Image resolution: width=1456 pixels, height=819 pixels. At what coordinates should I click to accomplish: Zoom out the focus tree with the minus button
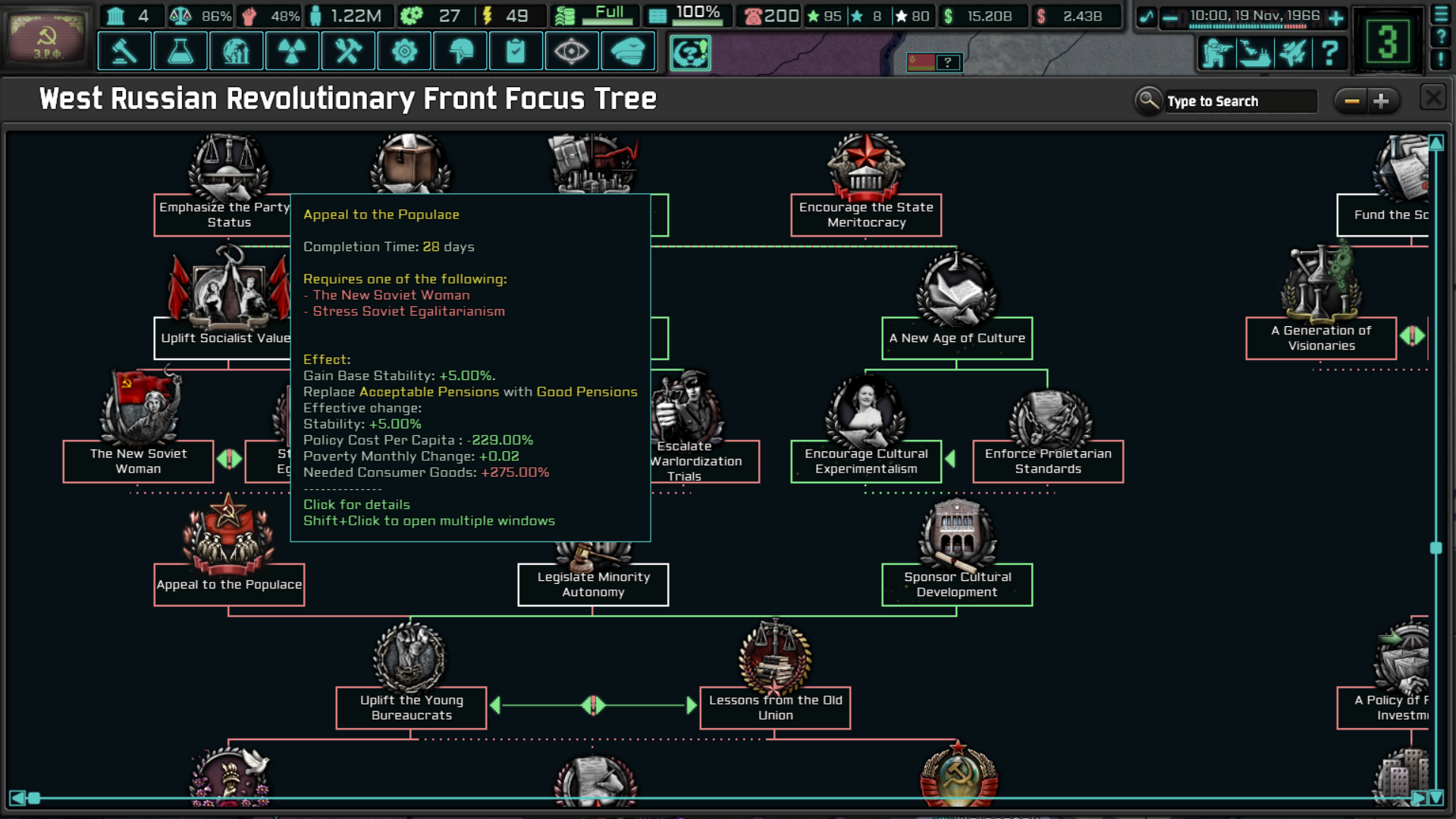click(1352, 99)
